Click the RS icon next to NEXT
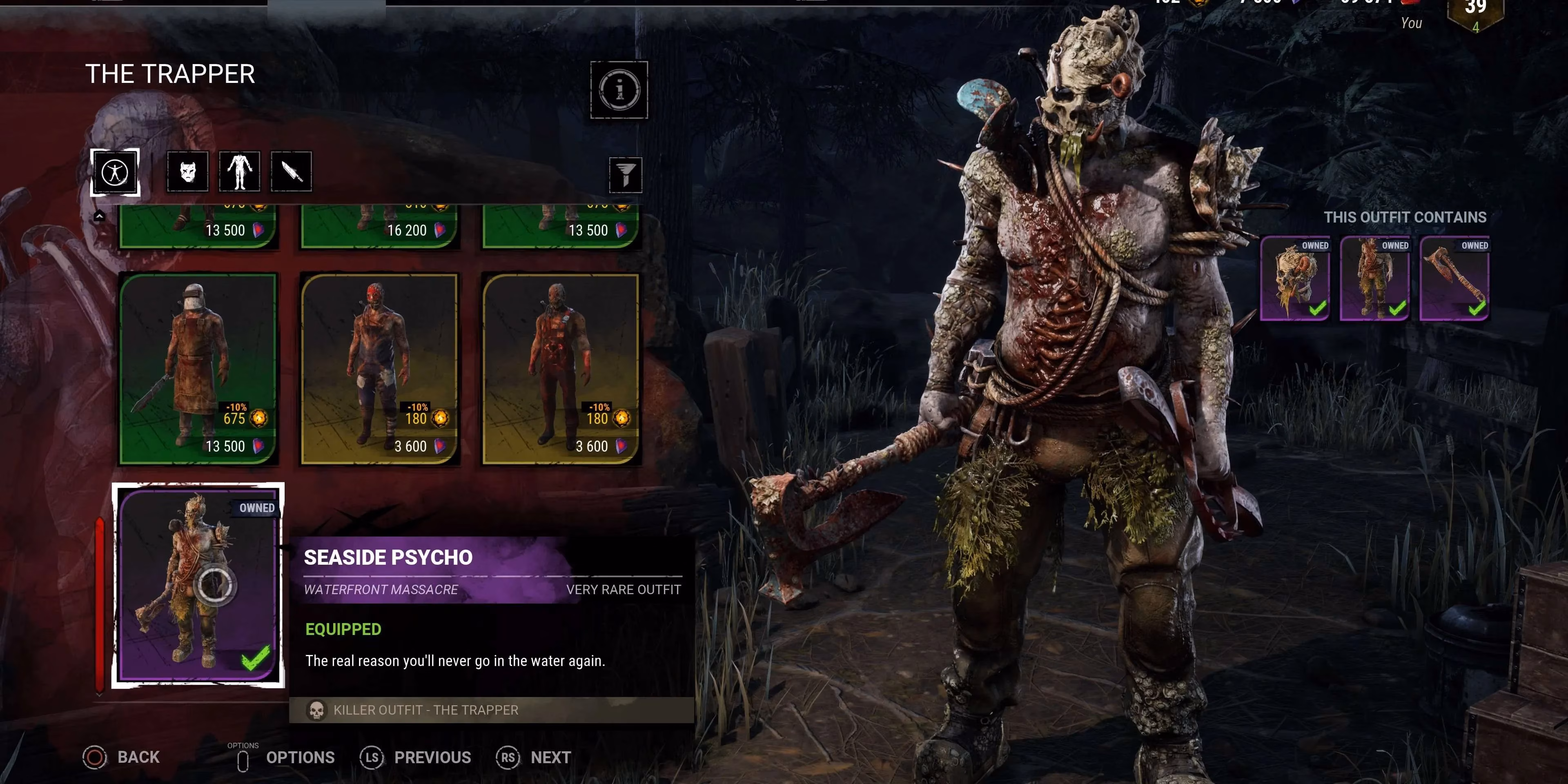 point(508,758)
